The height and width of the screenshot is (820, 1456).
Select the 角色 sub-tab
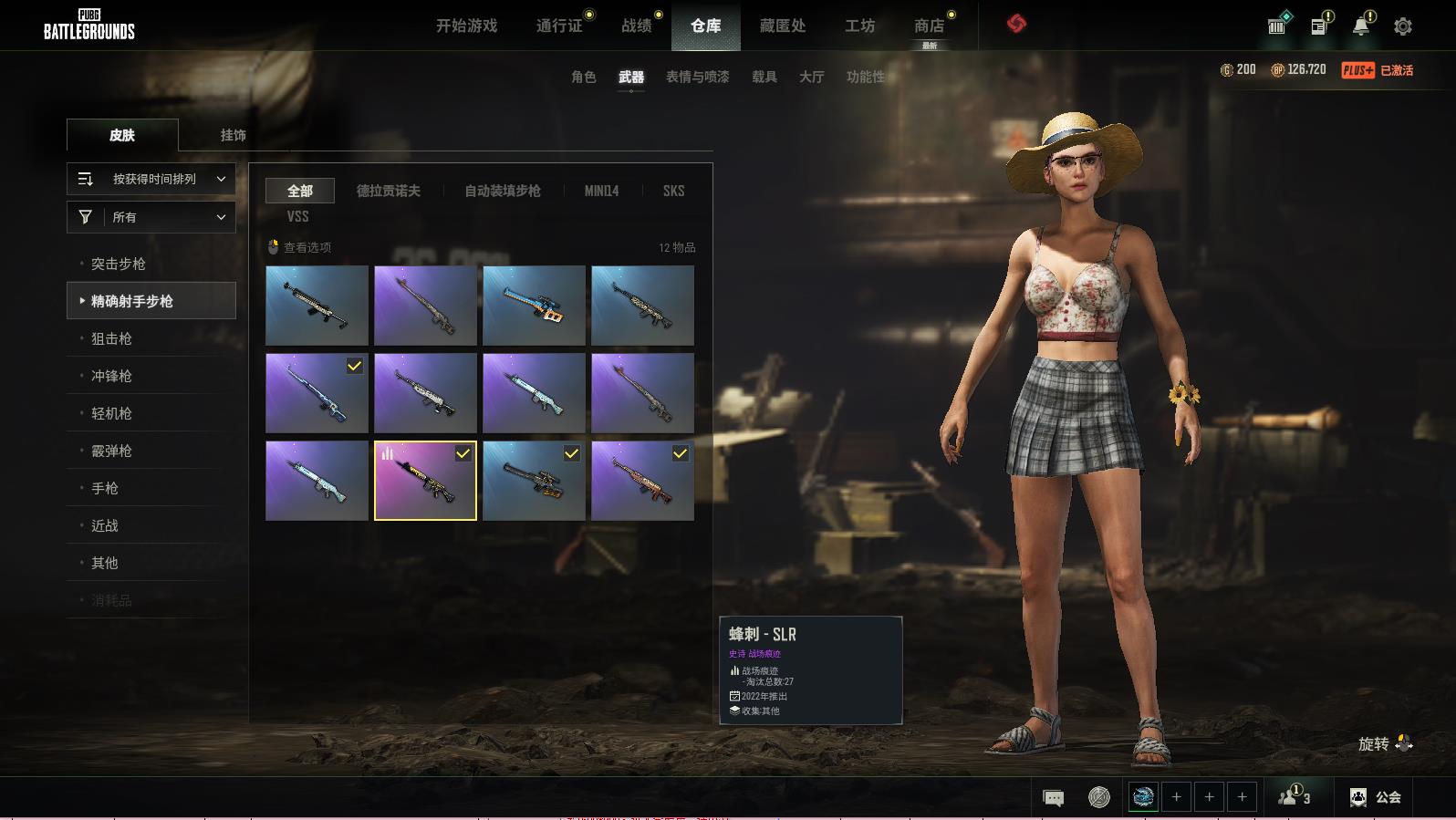pyautogui.click(x=583, y=77)
